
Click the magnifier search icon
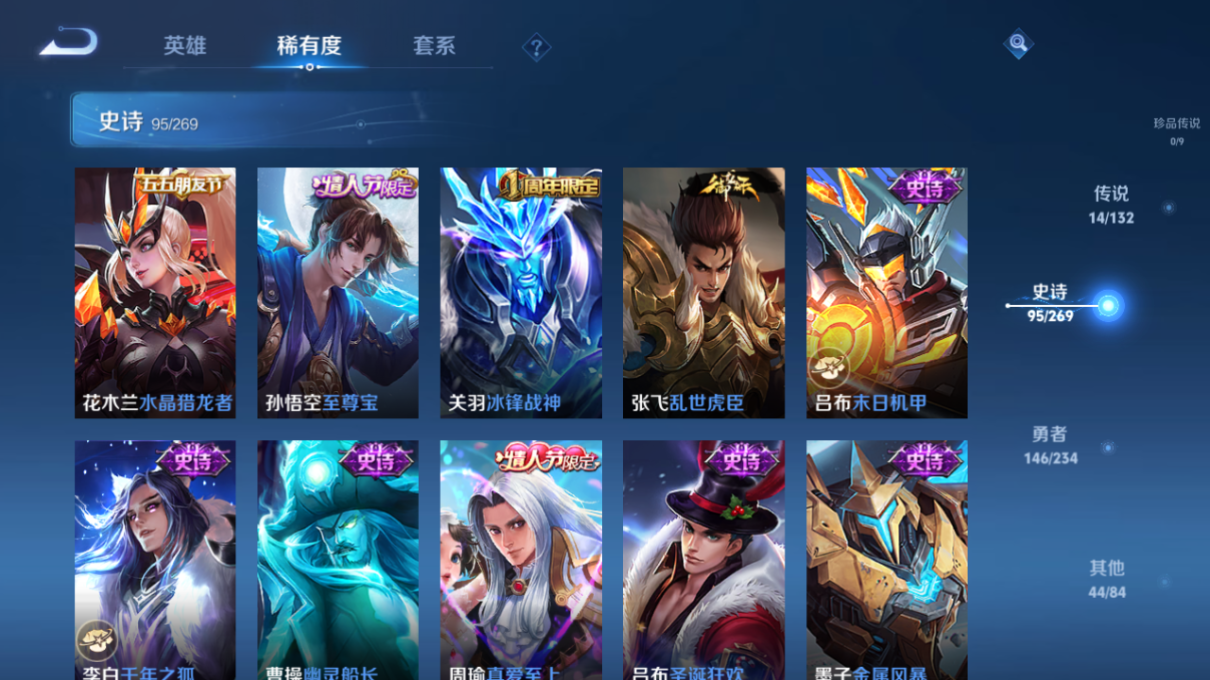click(x=1017, y=43)
